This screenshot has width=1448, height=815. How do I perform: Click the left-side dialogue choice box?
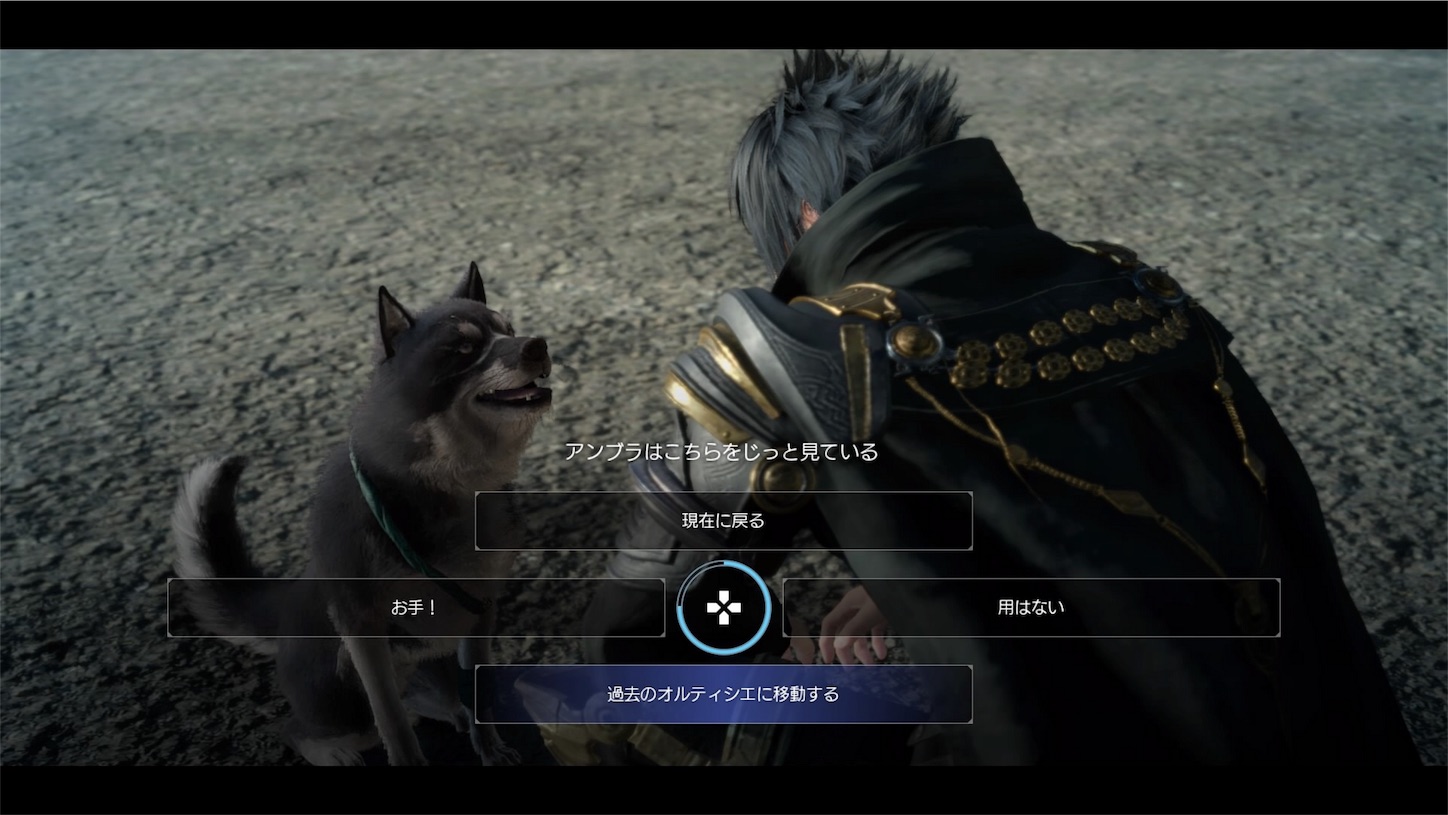point(417,607)
